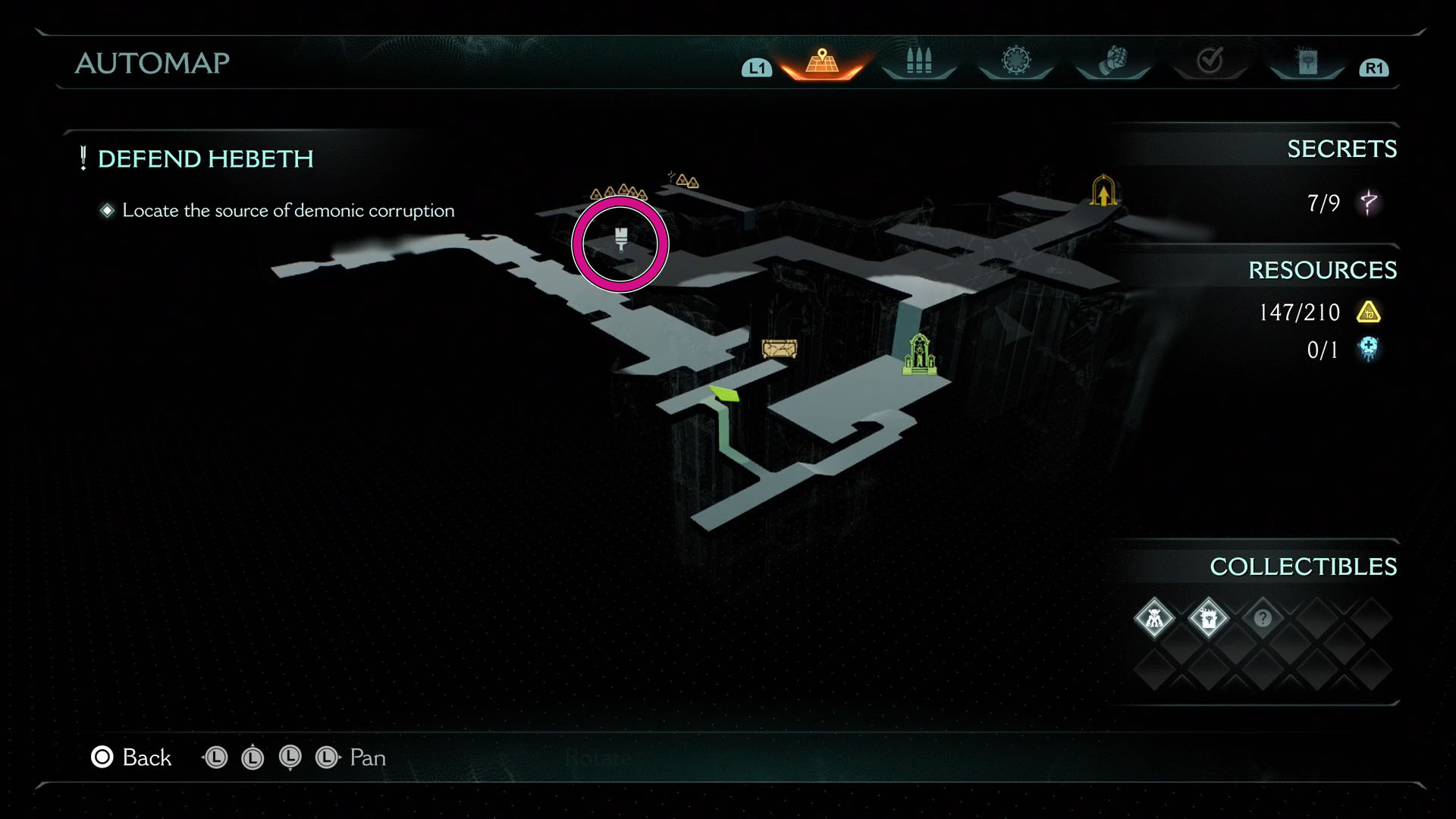Click the L1 shoulder button prompt

point(755,67)
